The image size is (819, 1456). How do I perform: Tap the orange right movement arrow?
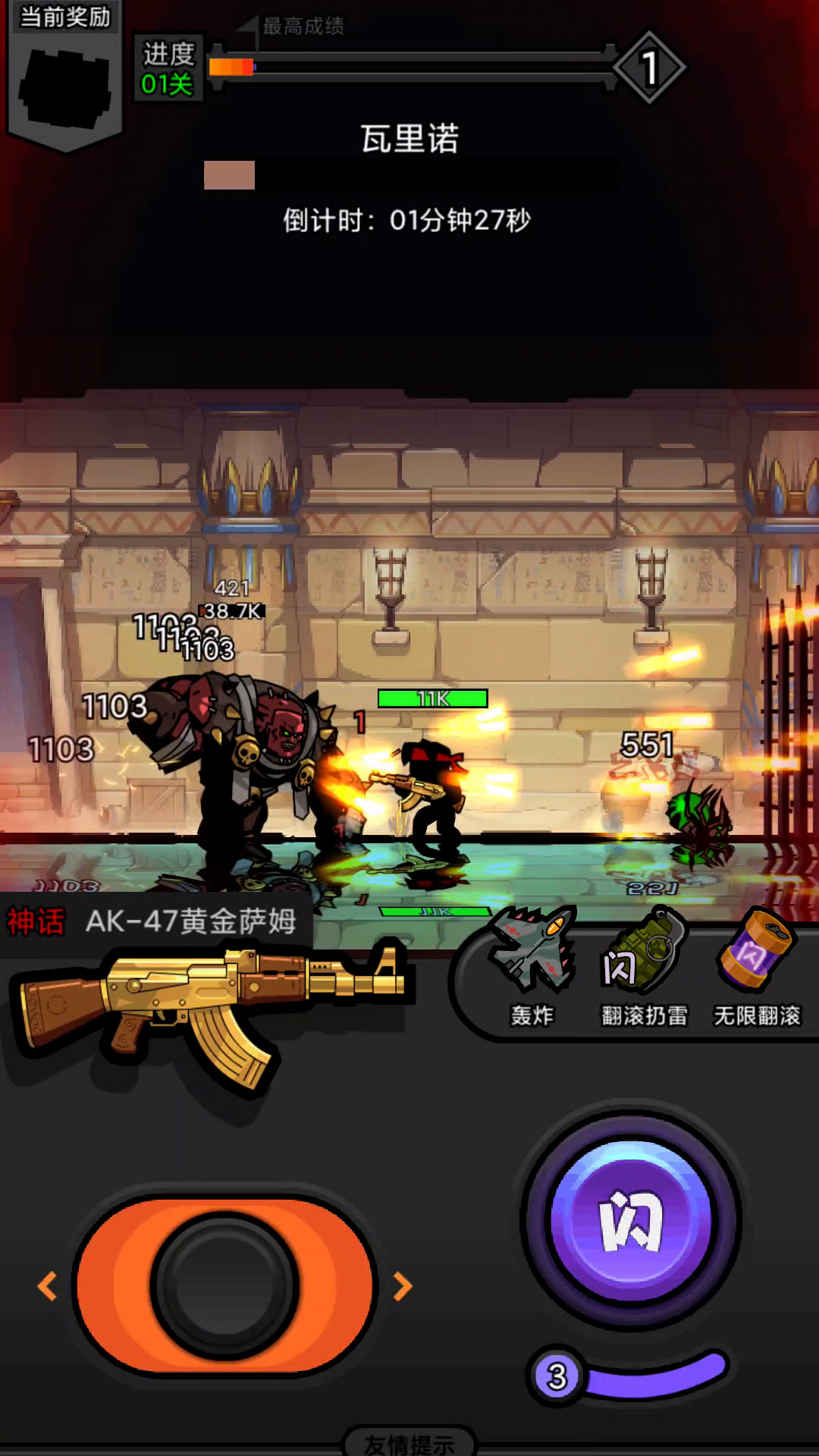(403, 1286)
